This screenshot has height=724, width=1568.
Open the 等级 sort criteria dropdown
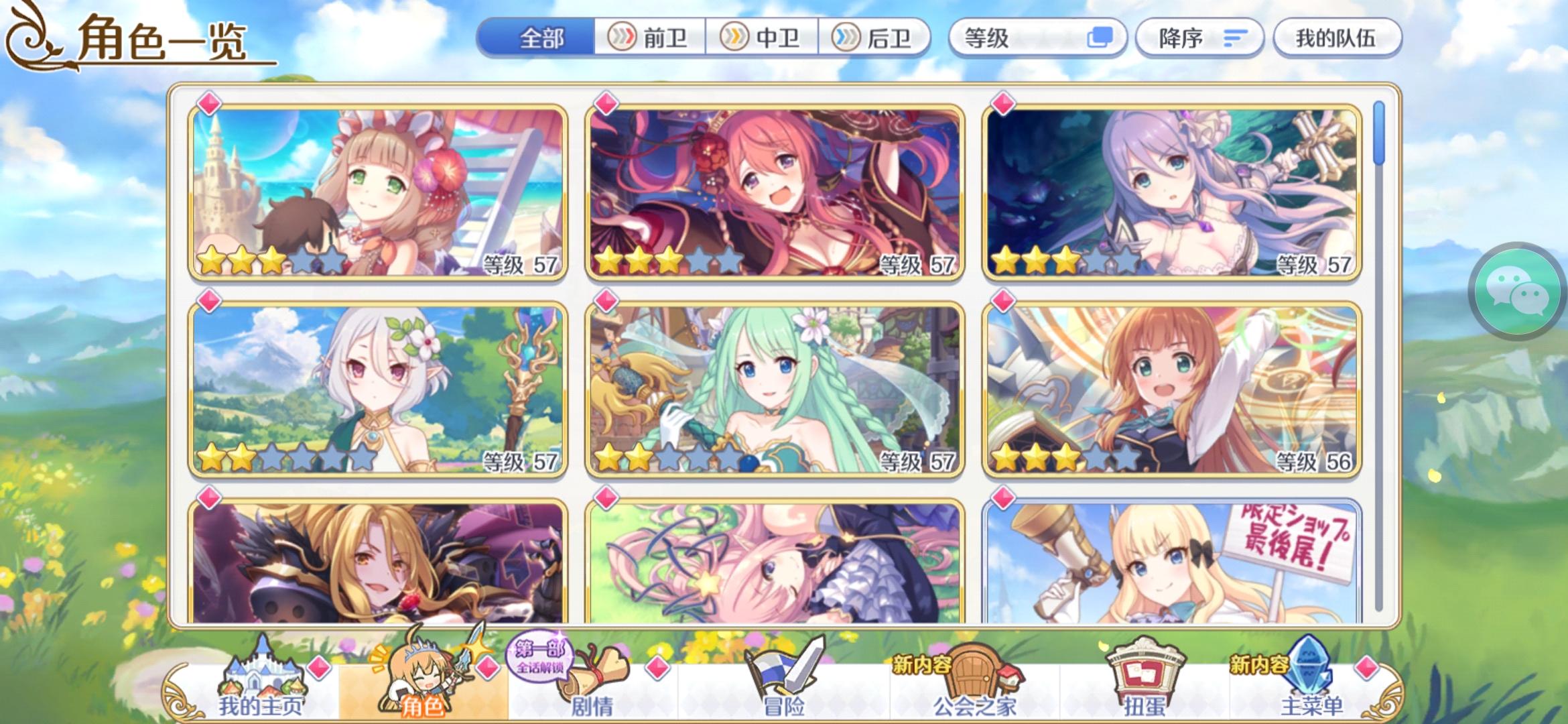tap(1039, 38)
